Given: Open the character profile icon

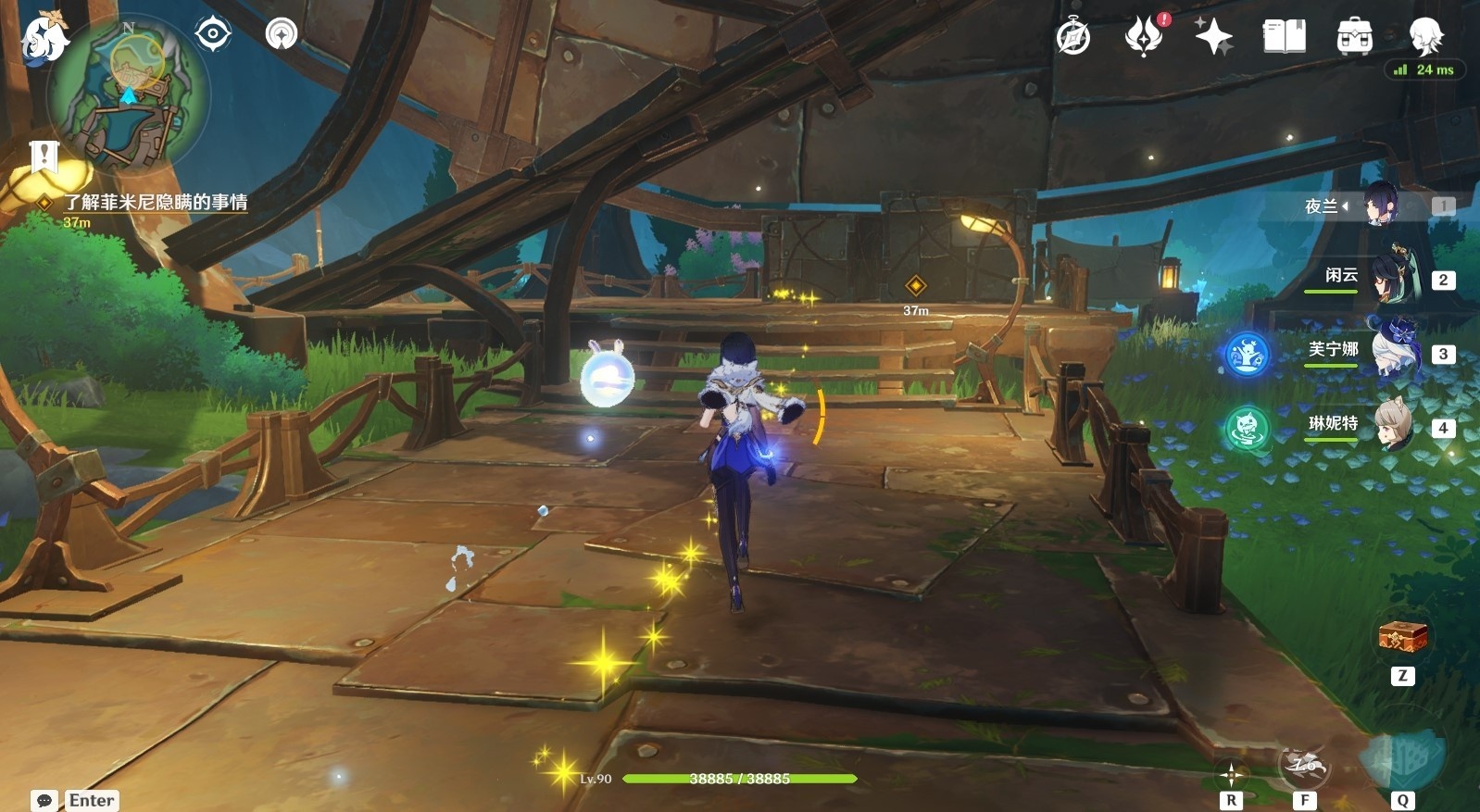Looking at the screenshot, I should (x=1425, y=37).
